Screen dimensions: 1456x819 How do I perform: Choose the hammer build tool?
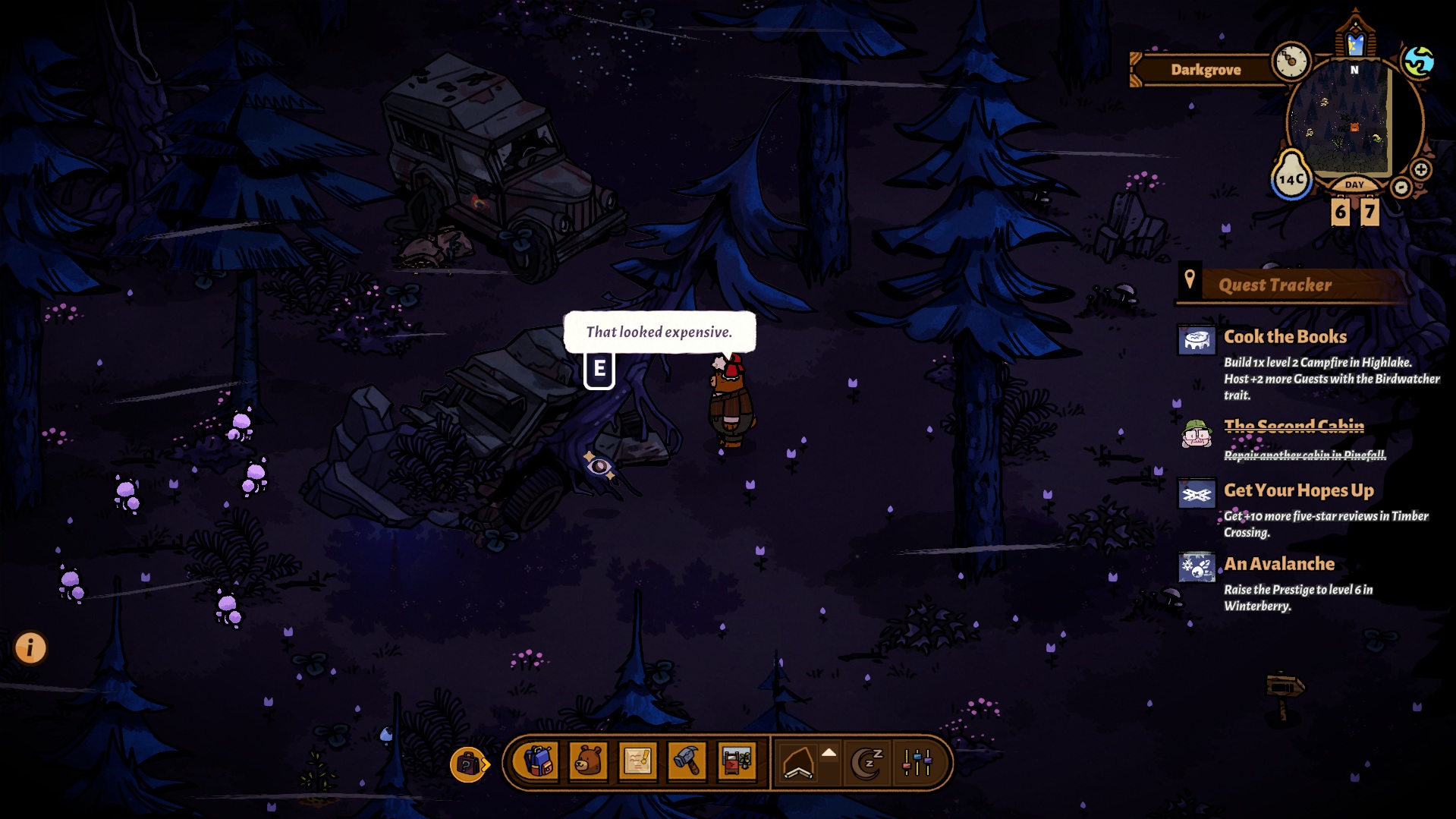687,761
